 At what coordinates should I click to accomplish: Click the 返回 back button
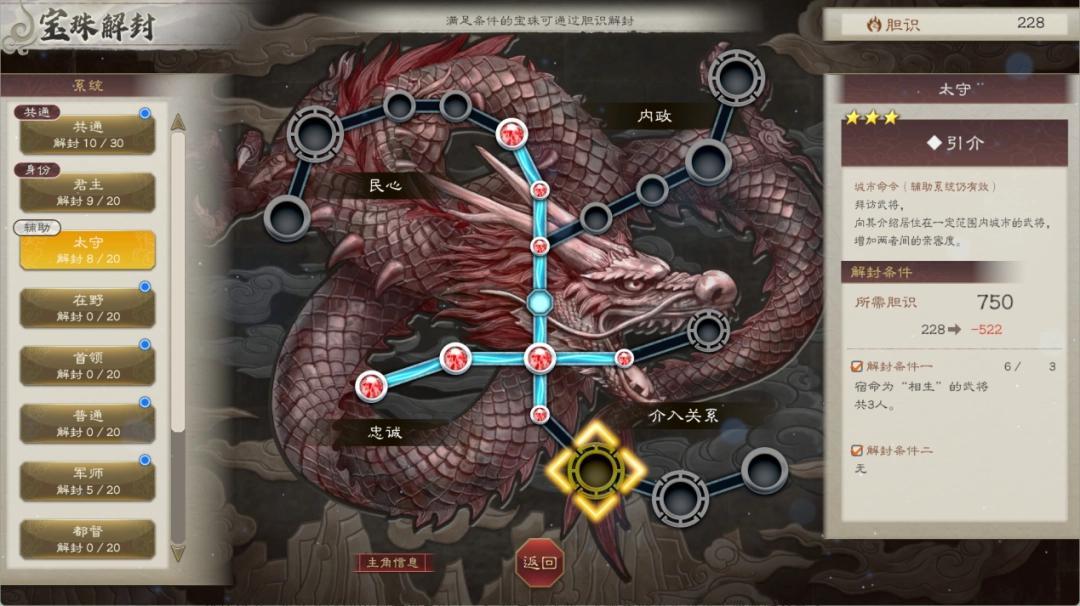pos(540,562)
